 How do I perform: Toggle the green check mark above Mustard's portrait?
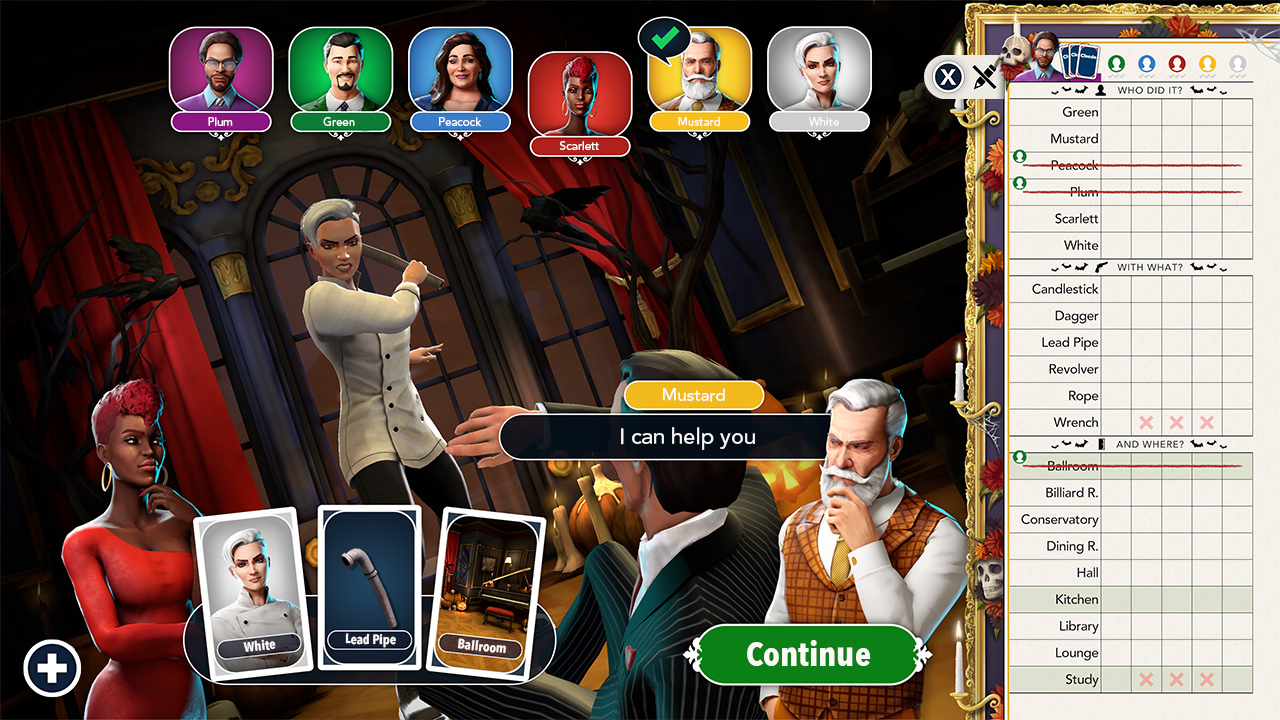coord(665,38)
